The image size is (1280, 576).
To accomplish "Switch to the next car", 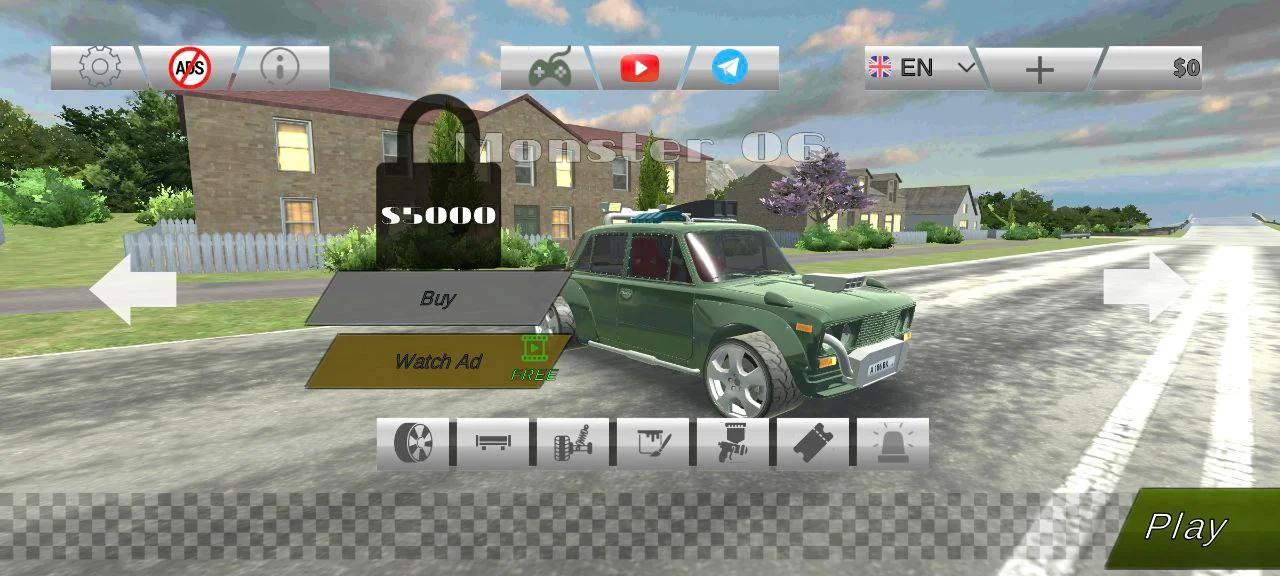I will pyautogui.click(x=1147, y=287).
